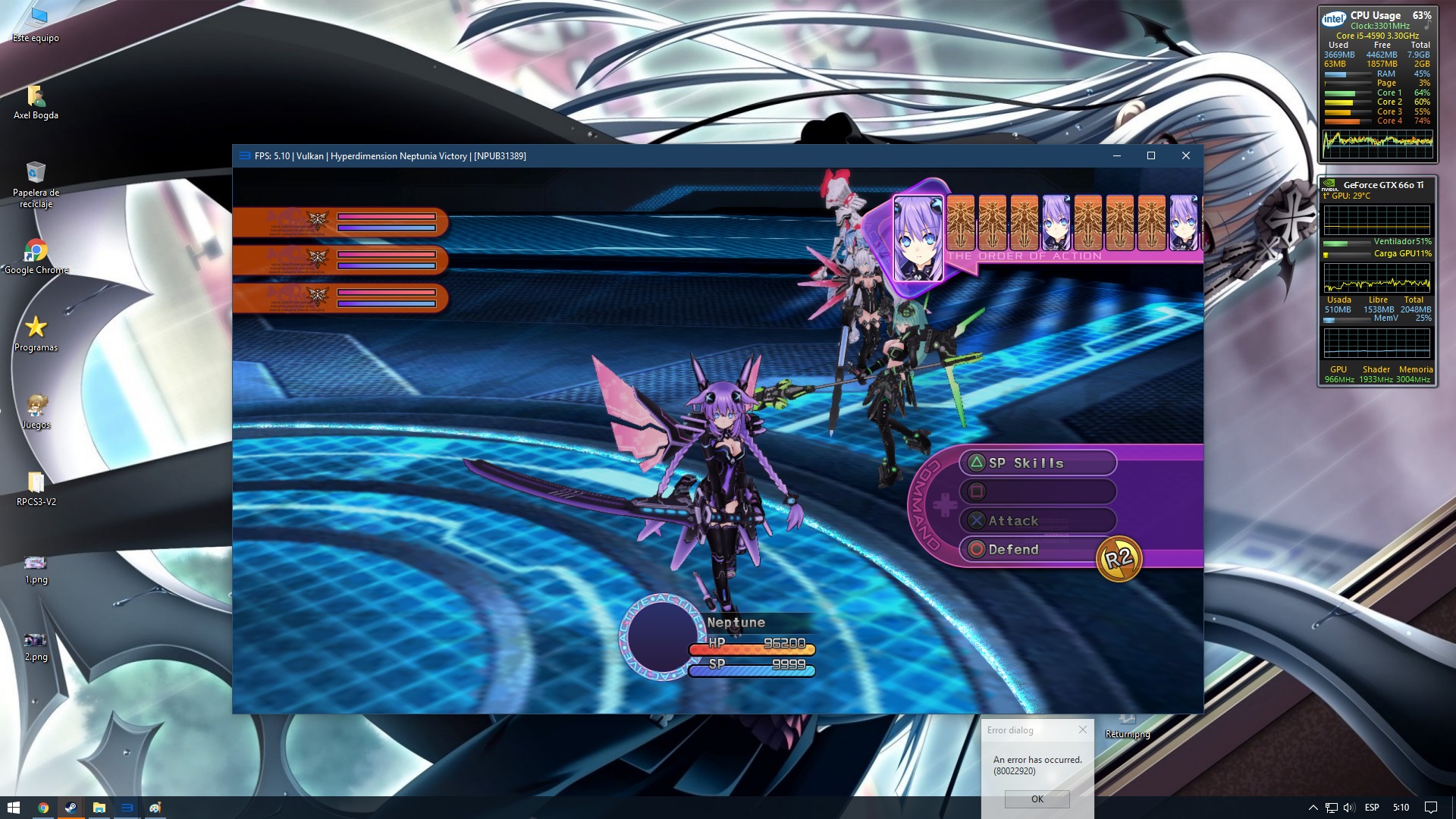Screen dimensions: 1456x819
Task: Choose the SP Skills command
Action: click(x=1037, y=463)
